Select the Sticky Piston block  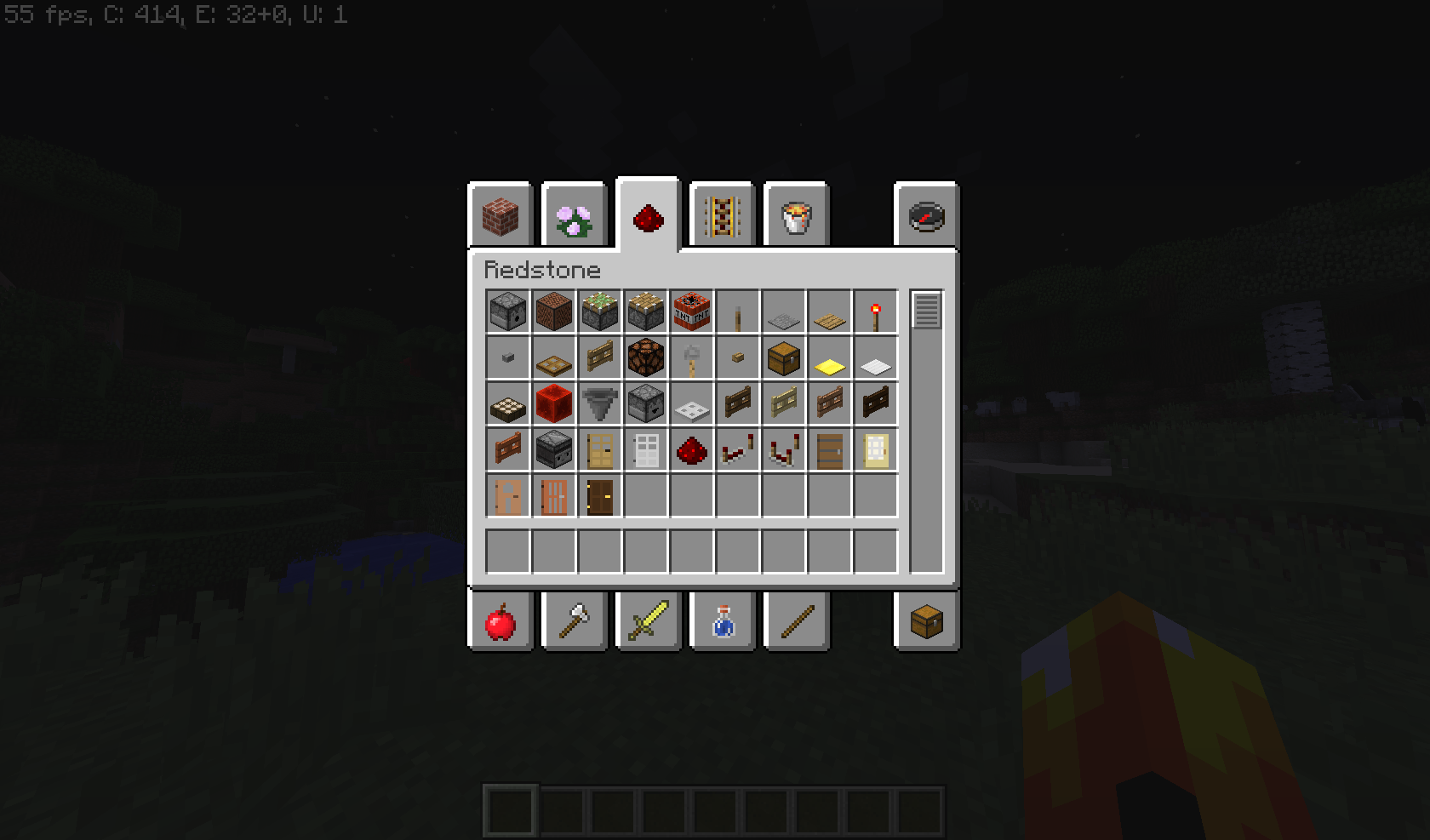point(599,311)
